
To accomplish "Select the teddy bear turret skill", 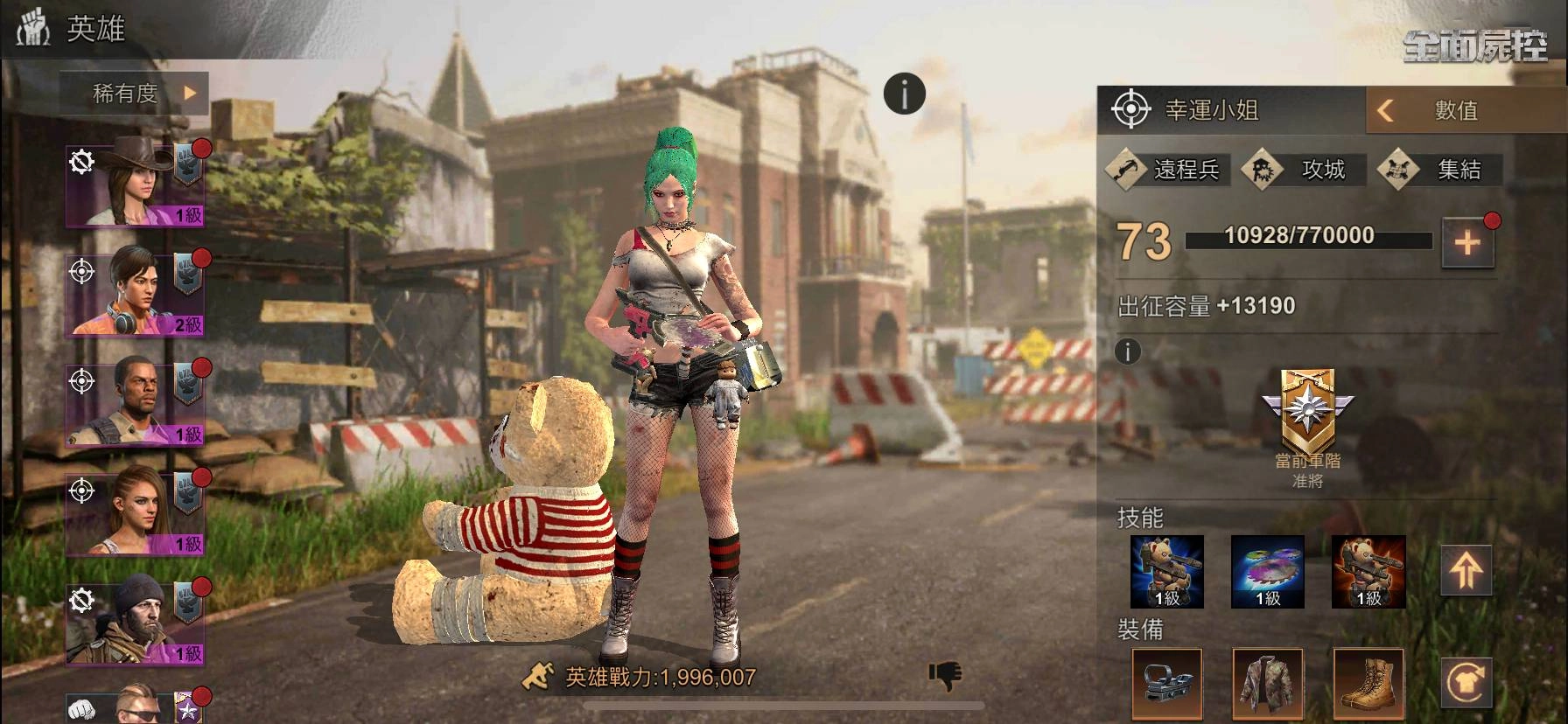I will click(x=1167, y=572).
